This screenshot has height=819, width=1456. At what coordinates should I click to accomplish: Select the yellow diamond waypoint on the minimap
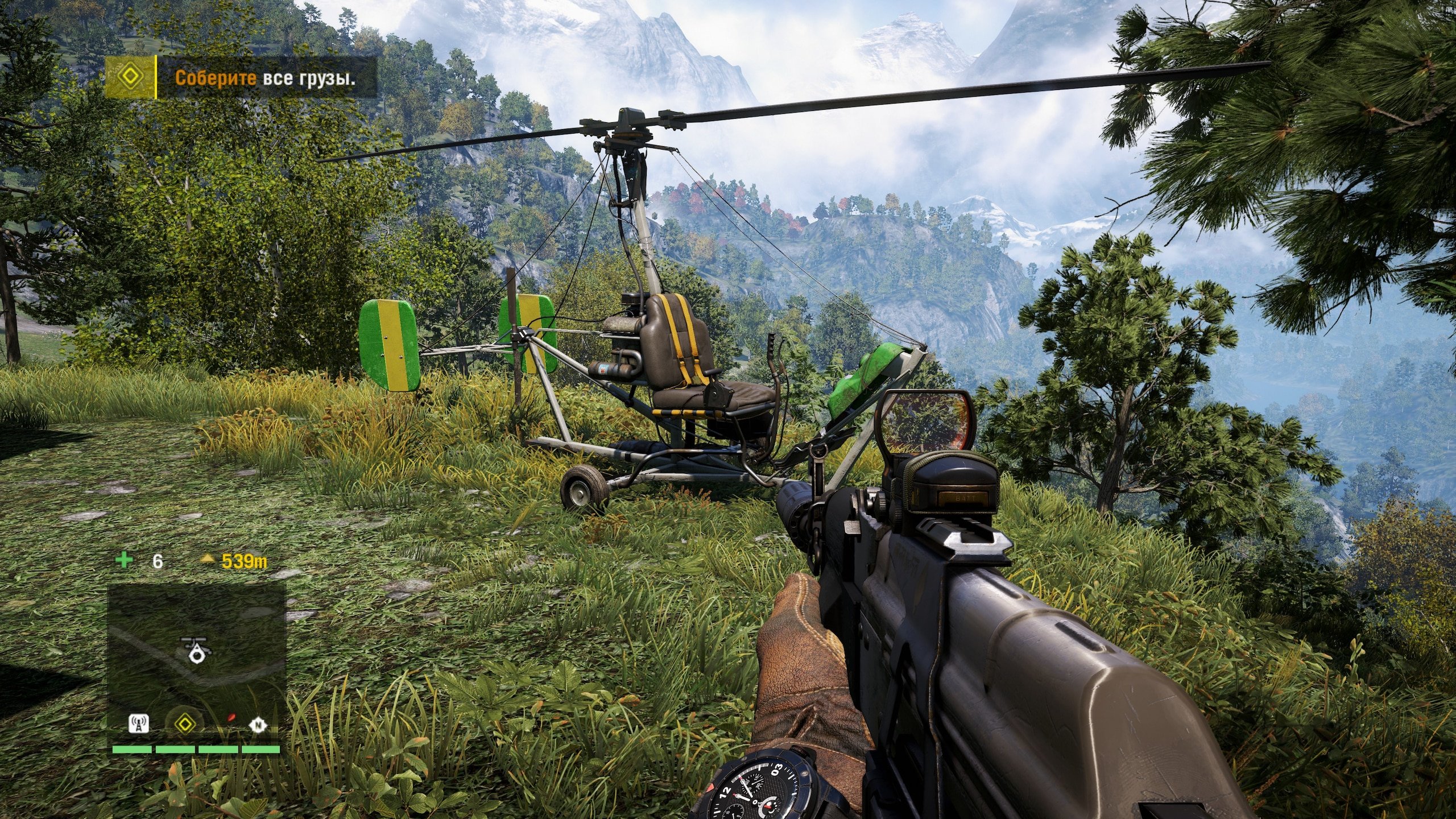(184, 724)
